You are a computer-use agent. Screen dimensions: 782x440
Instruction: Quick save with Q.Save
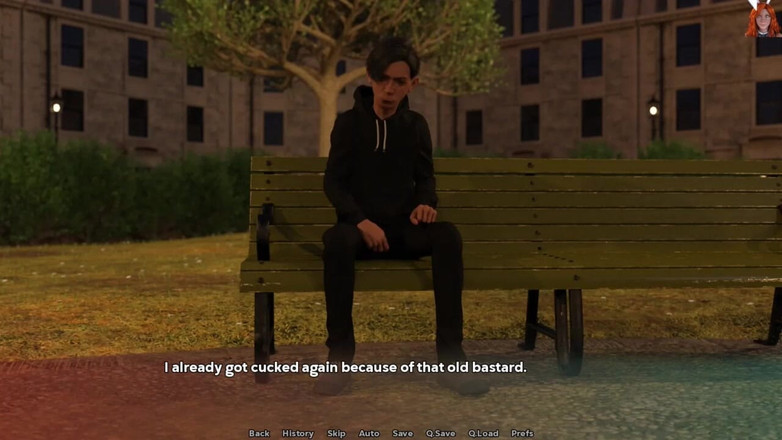click(440, 433)
